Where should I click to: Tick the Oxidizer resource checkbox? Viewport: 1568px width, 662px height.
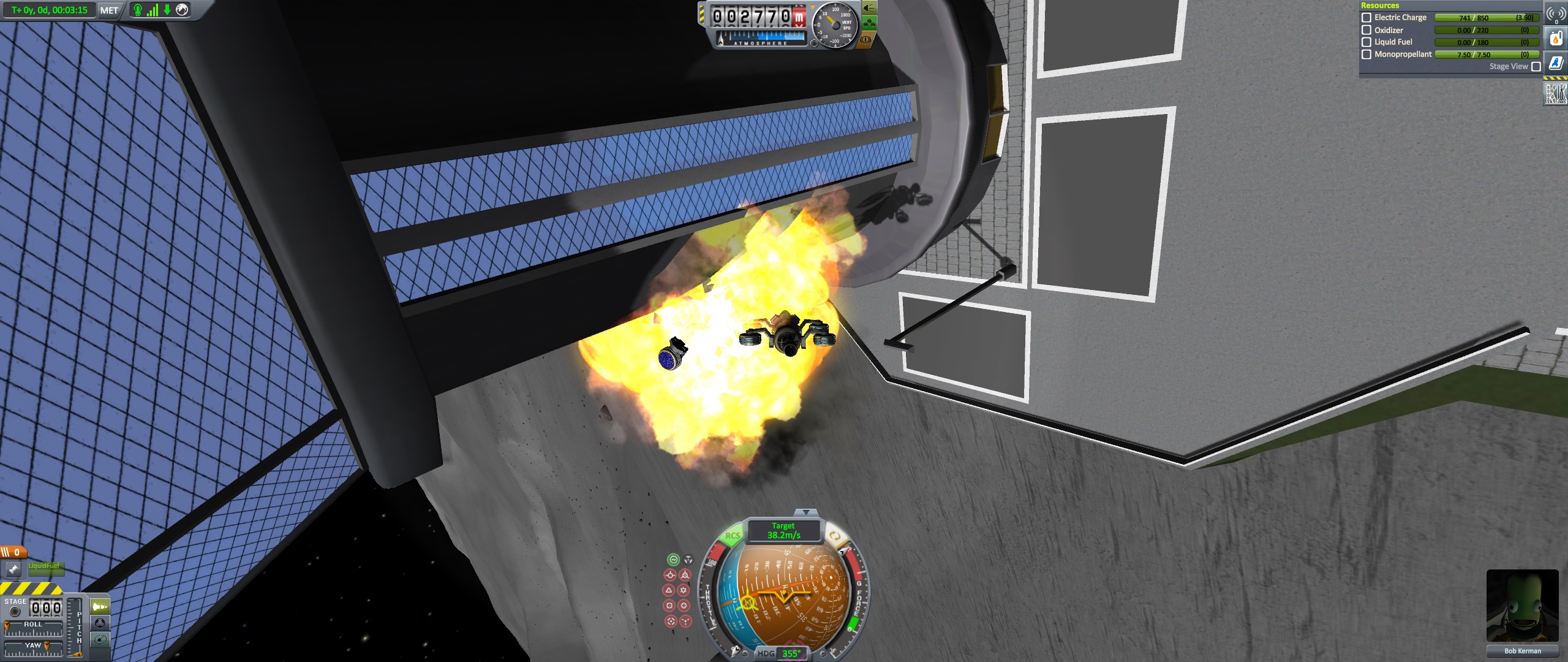[1366, 30]
